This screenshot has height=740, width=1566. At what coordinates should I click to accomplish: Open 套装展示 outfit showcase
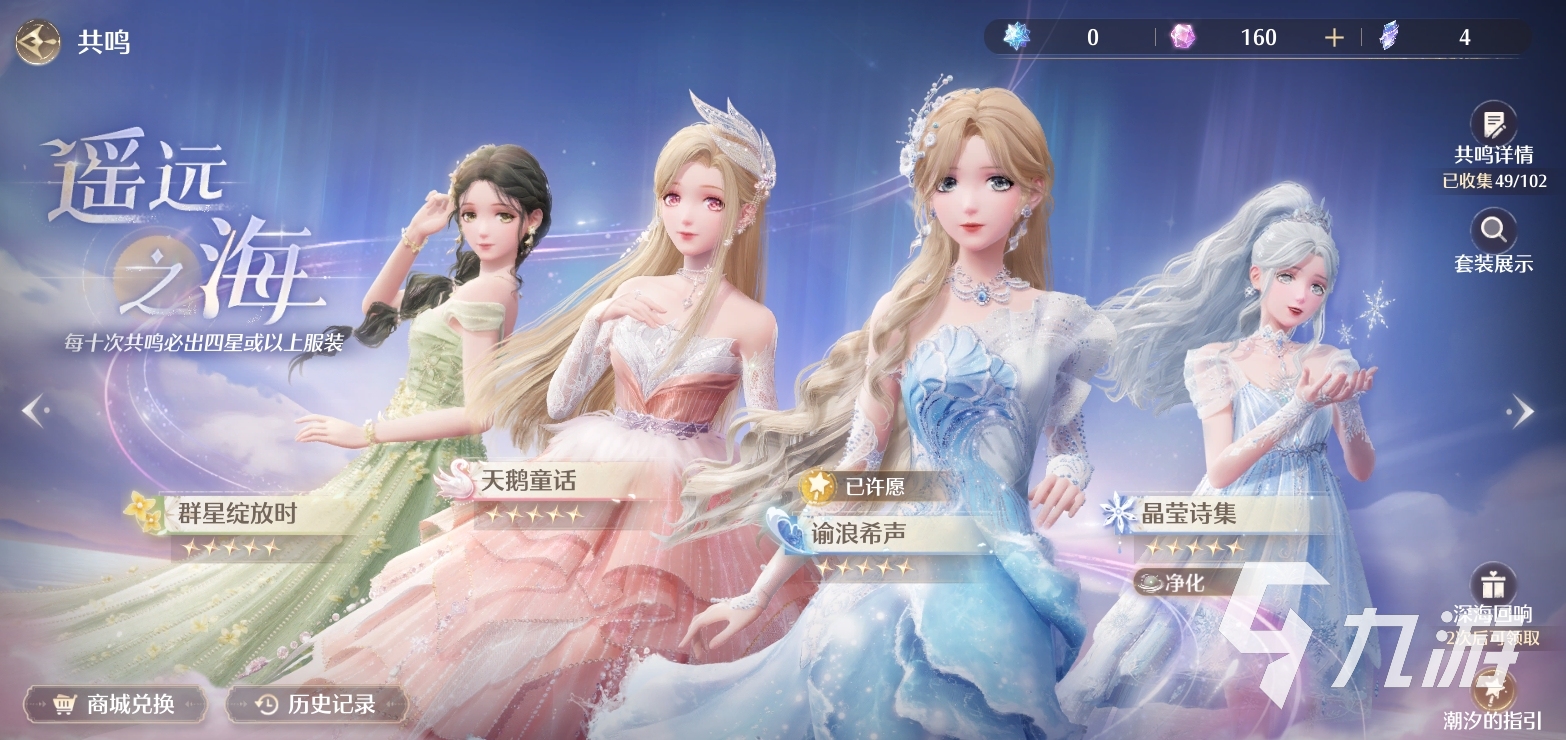click(x=1493, y=232)
